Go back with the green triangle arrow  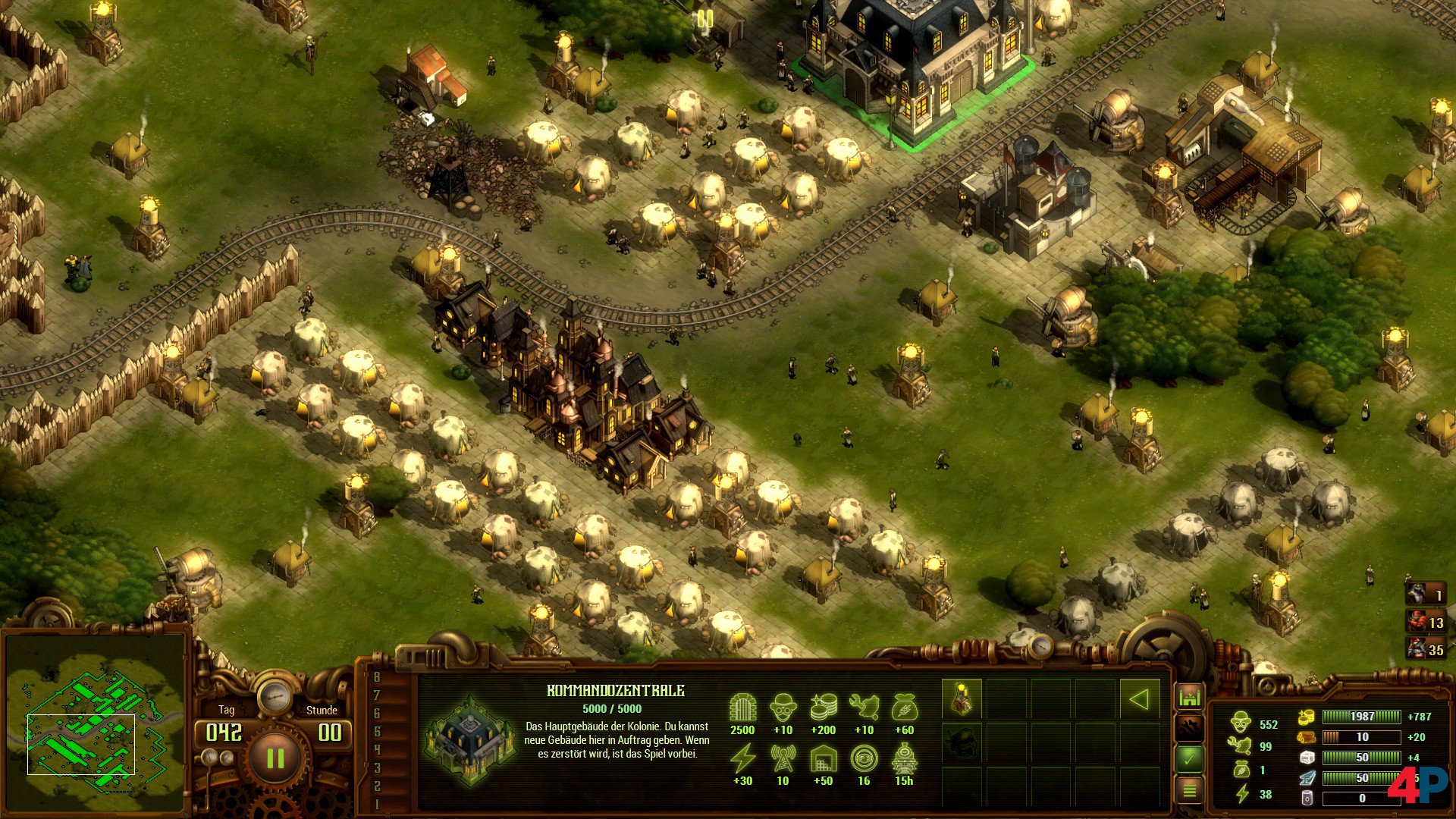point(1138,698)
